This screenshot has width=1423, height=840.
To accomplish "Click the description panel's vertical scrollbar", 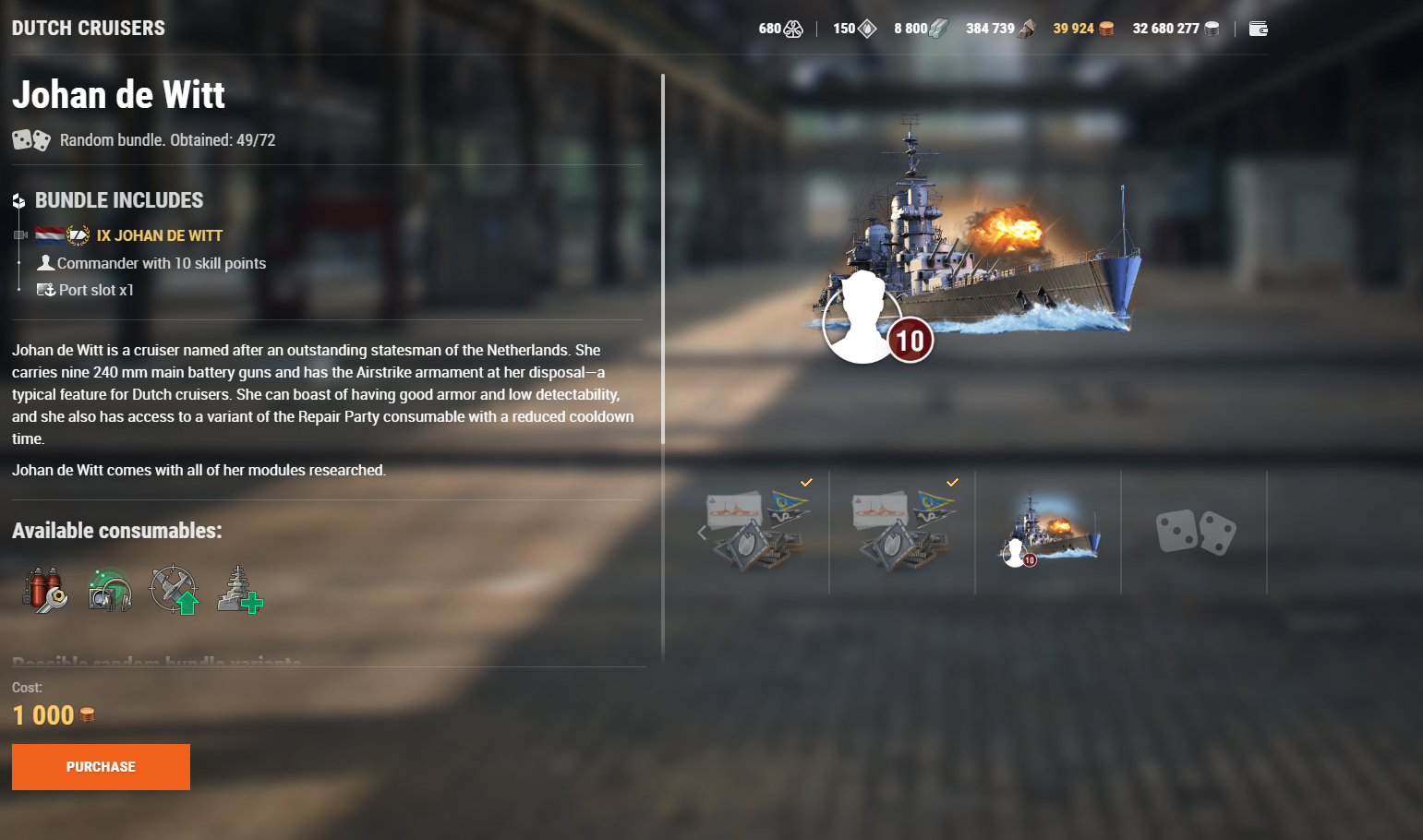I will pyautogui.click(x=663, y=258).
